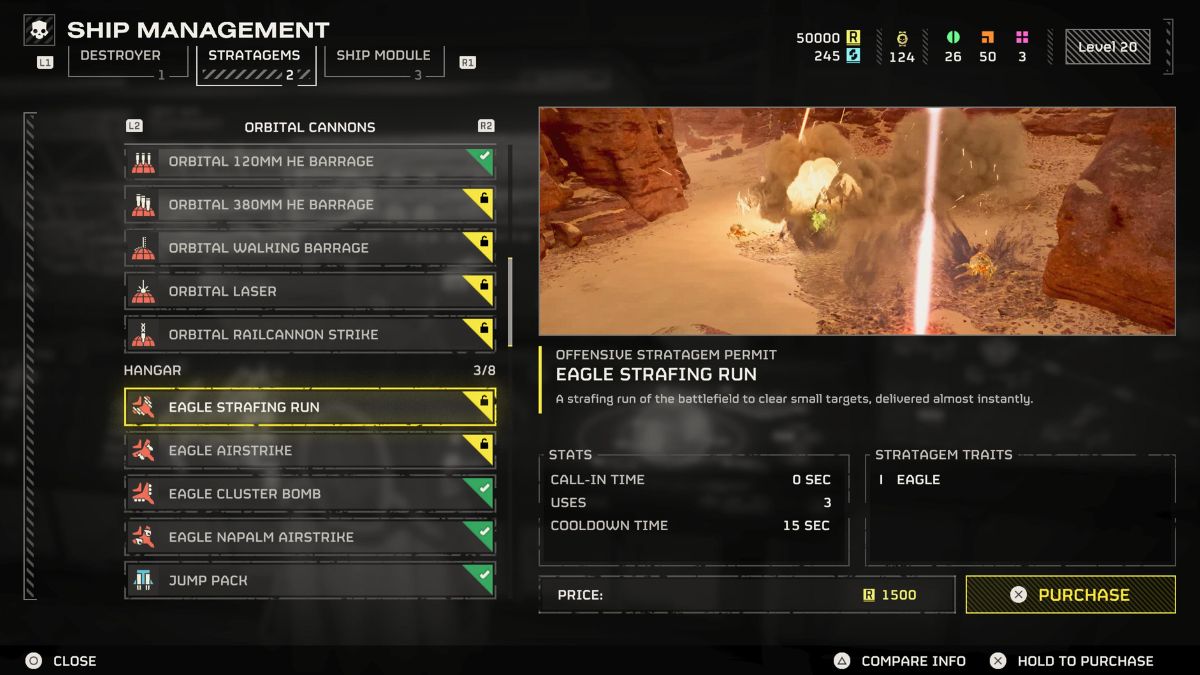The image size is (1200, 675).
Task: Select the Stratagems tab
Action: [255, 63]
